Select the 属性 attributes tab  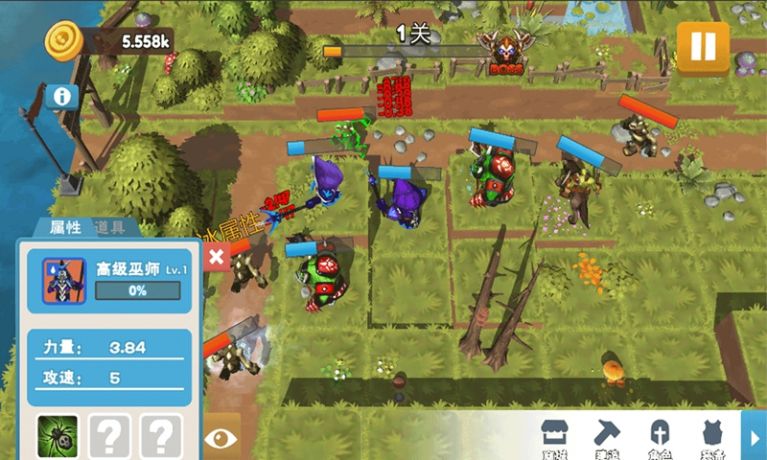[64, 228]
